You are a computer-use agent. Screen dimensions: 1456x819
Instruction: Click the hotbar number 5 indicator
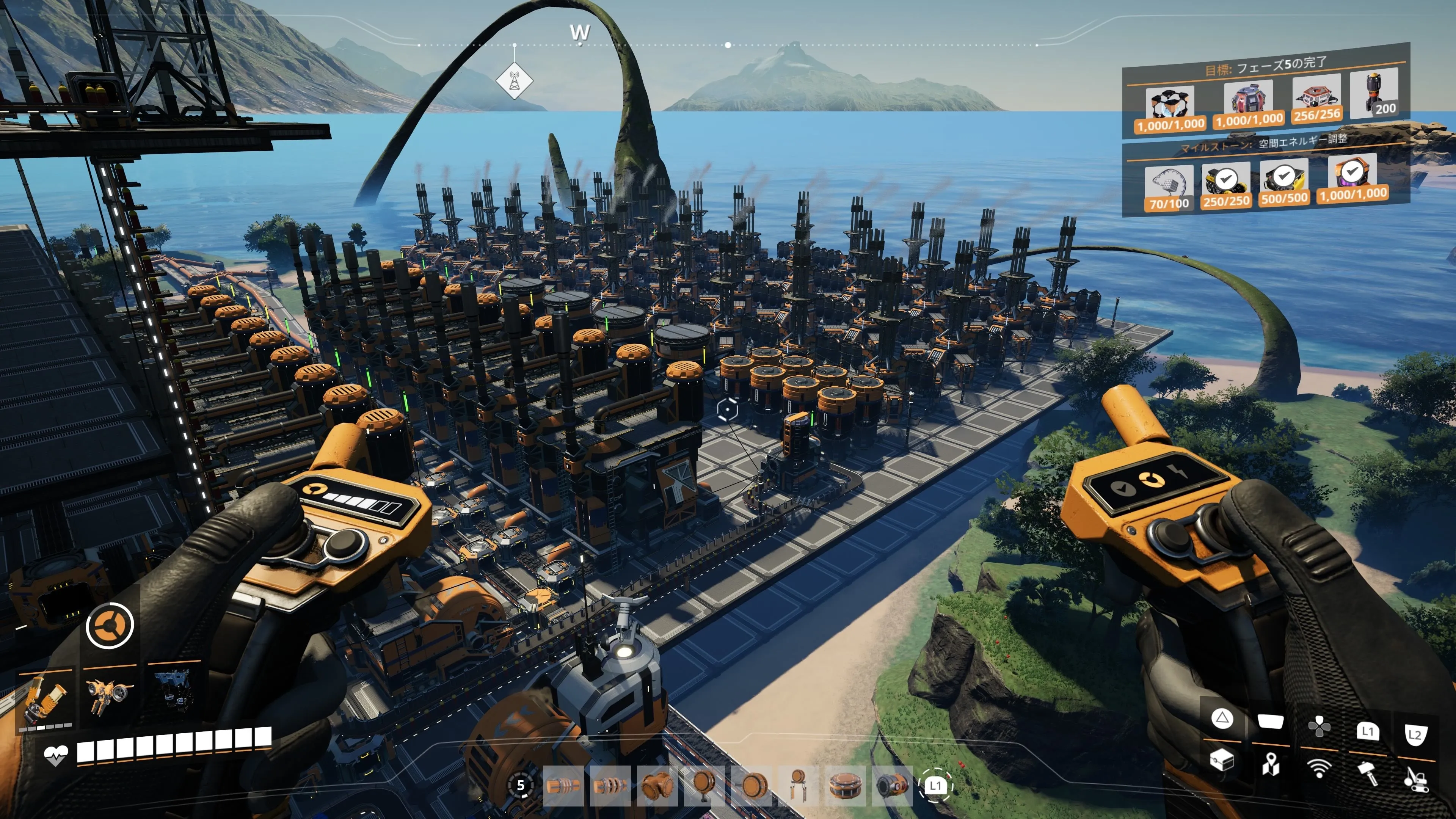[x=521, y=785]
